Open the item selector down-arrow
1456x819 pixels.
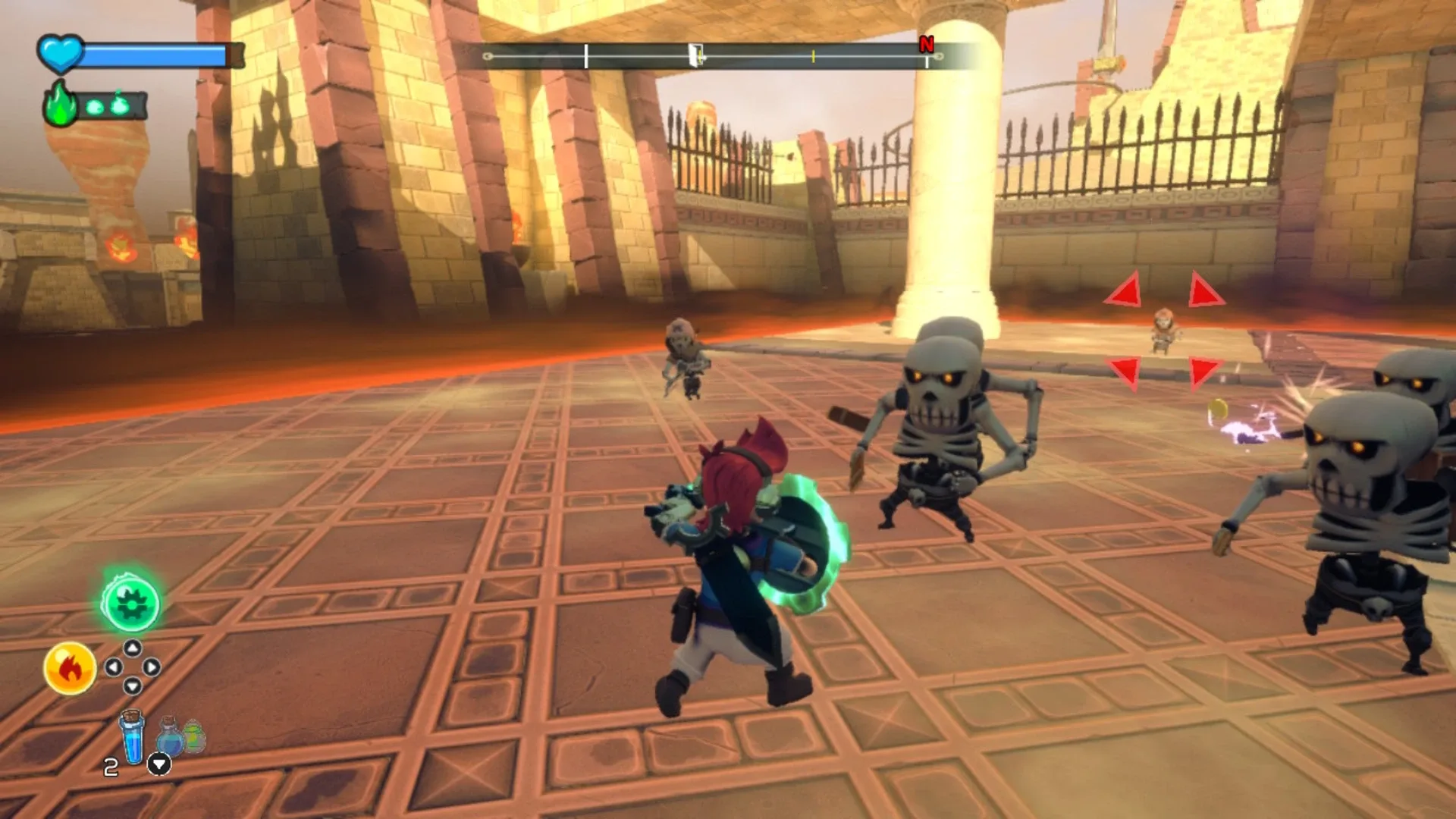(x=159, y=764)
